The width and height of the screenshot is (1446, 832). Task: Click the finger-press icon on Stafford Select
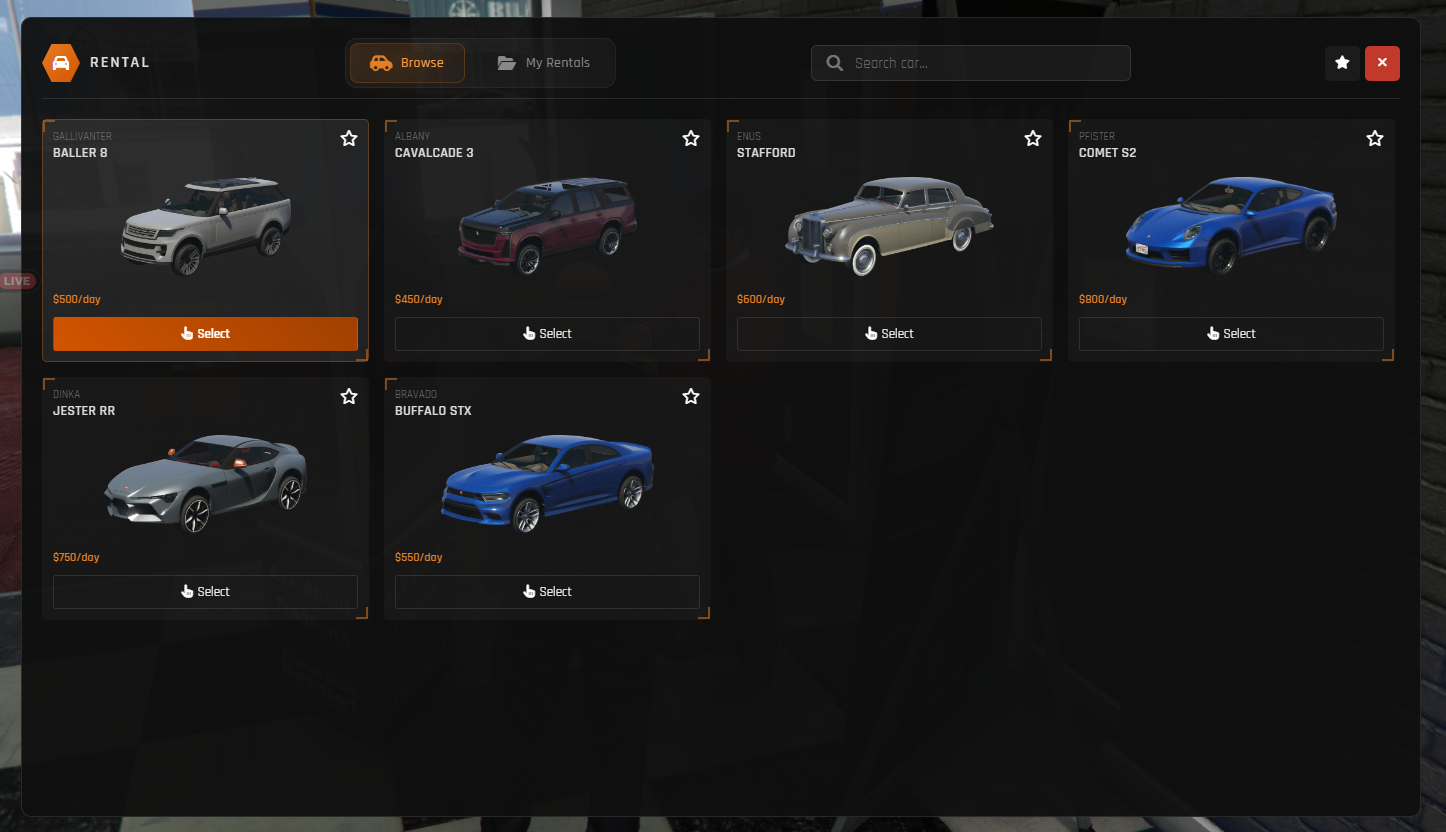[x=871, y=333]
